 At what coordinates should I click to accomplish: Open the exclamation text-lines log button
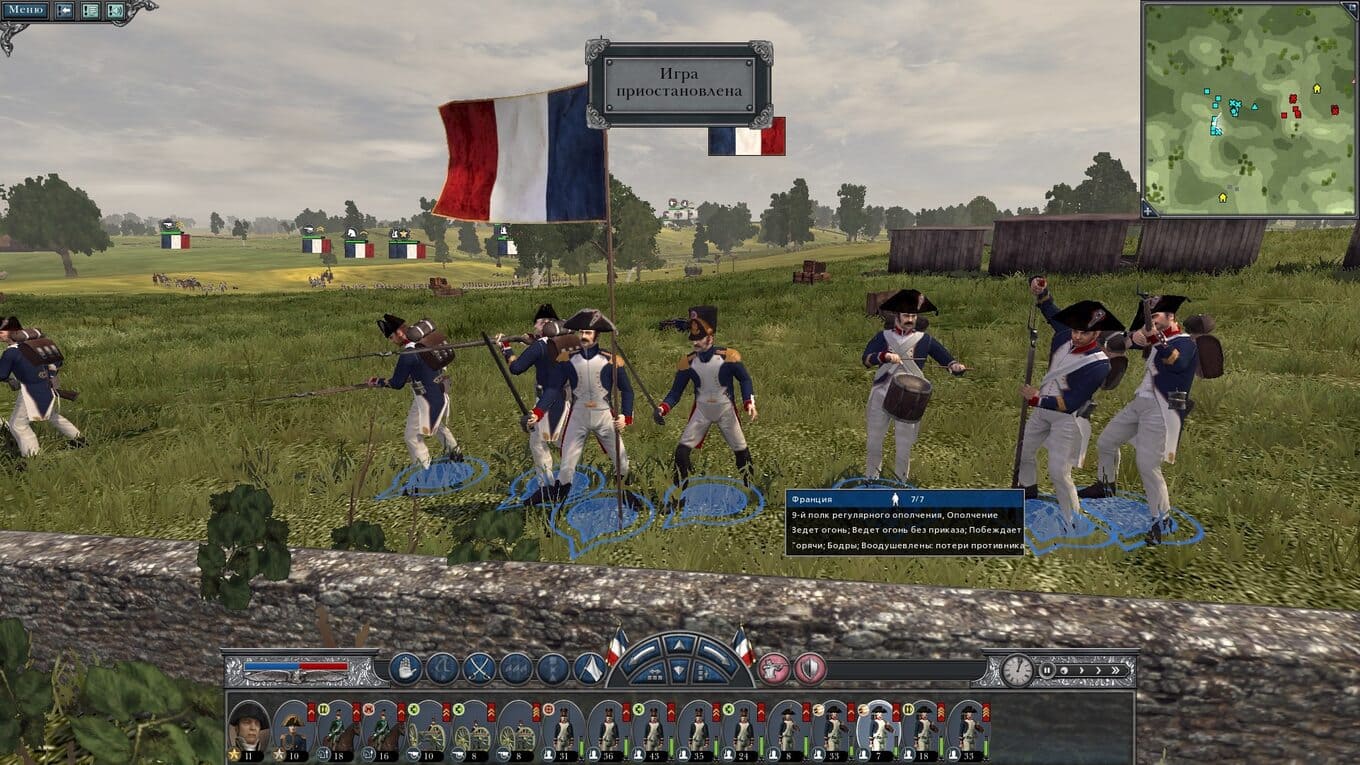tap(90, 11)
